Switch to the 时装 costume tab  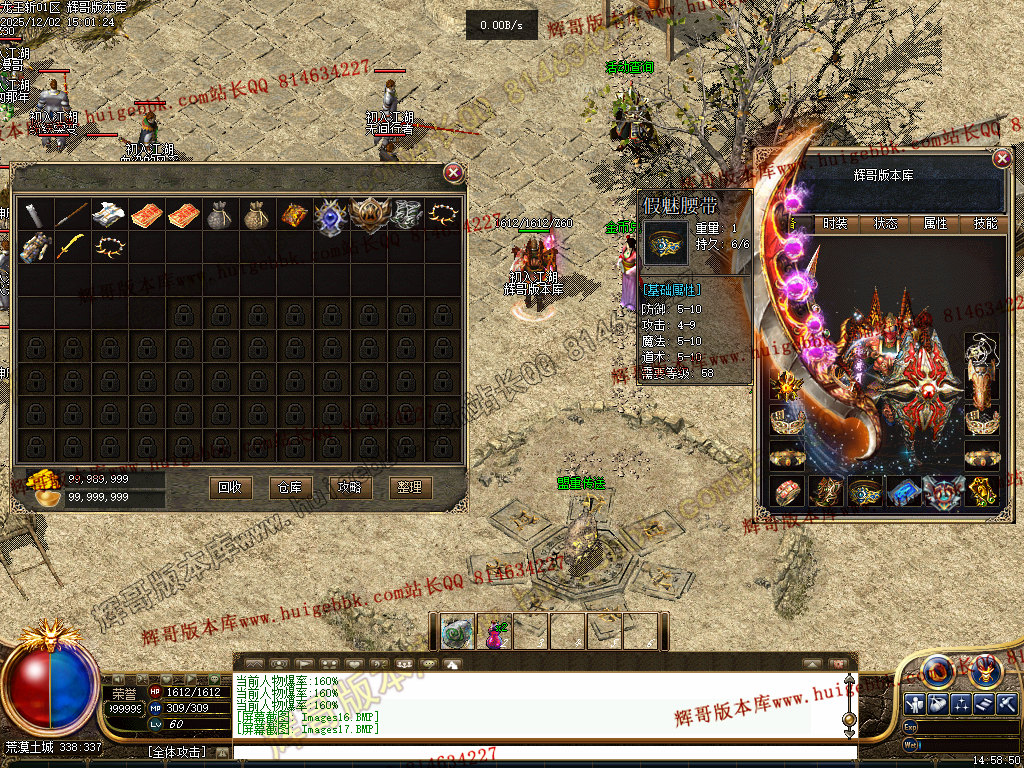coord(835,224)
